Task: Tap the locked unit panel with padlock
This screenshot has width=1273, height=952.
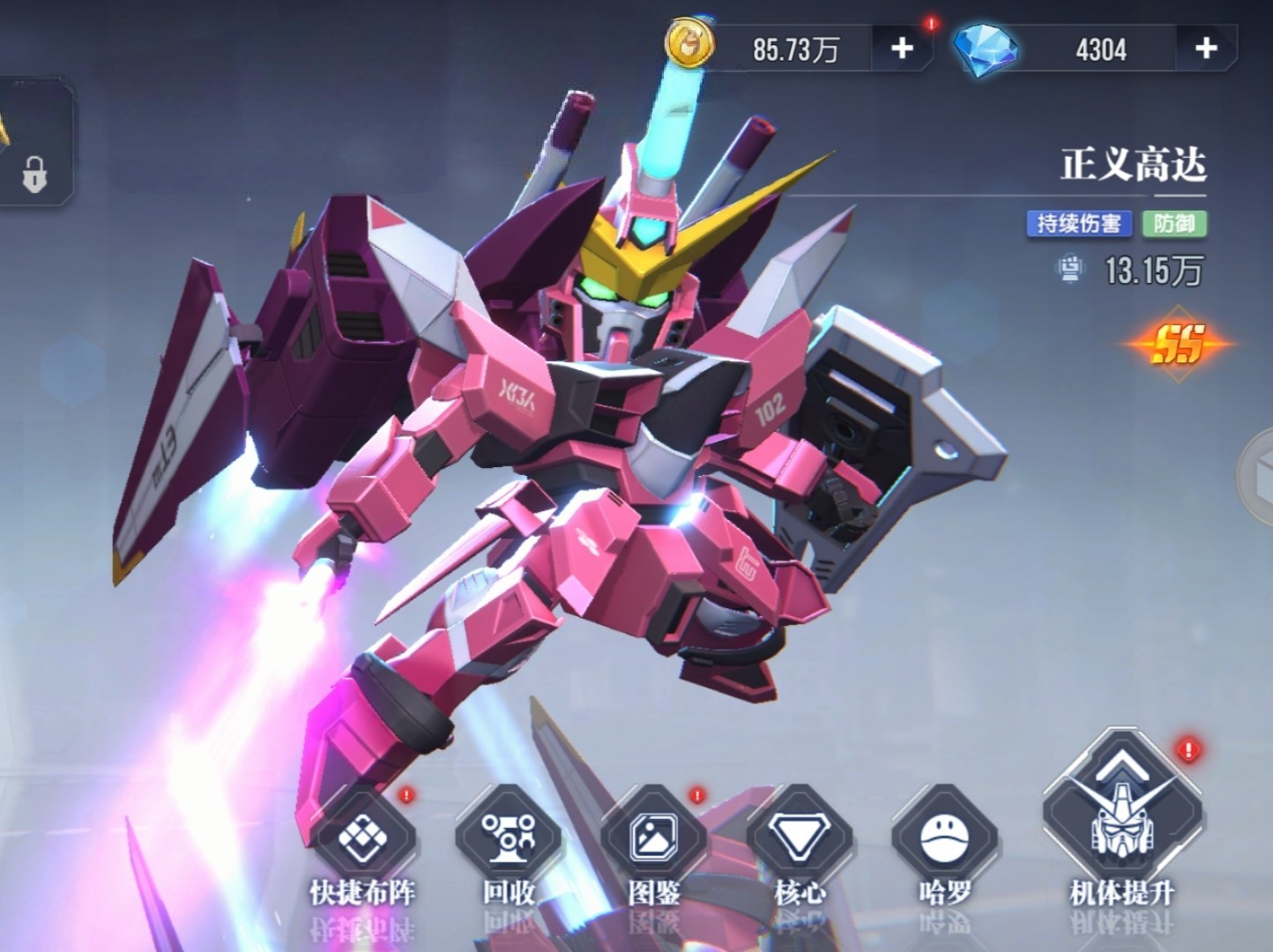Action: [33, 145]
